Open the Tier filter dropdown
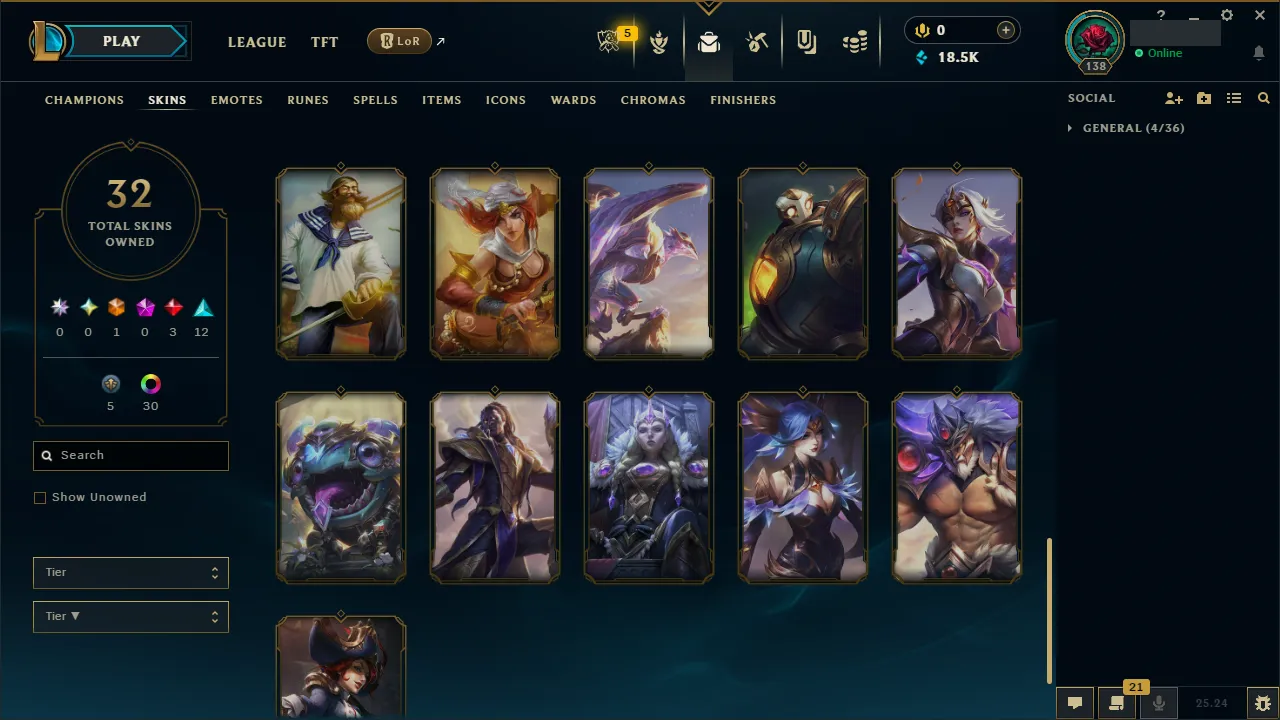The height and width of the screenshot is (720, 1280). 130,572
